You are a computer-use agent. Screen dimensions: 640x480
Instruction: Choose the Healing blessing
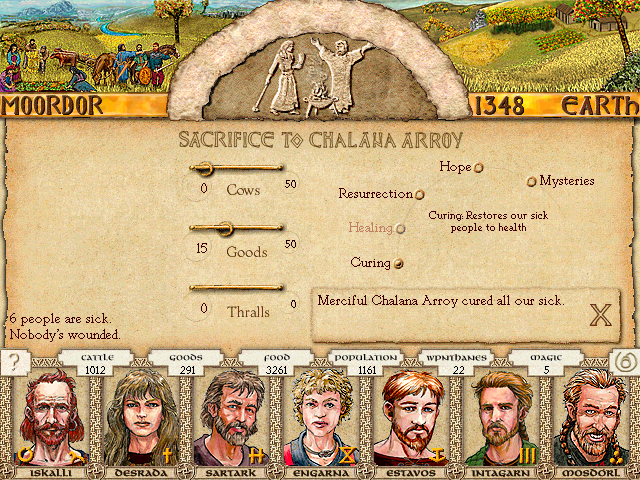pos(401,228)
